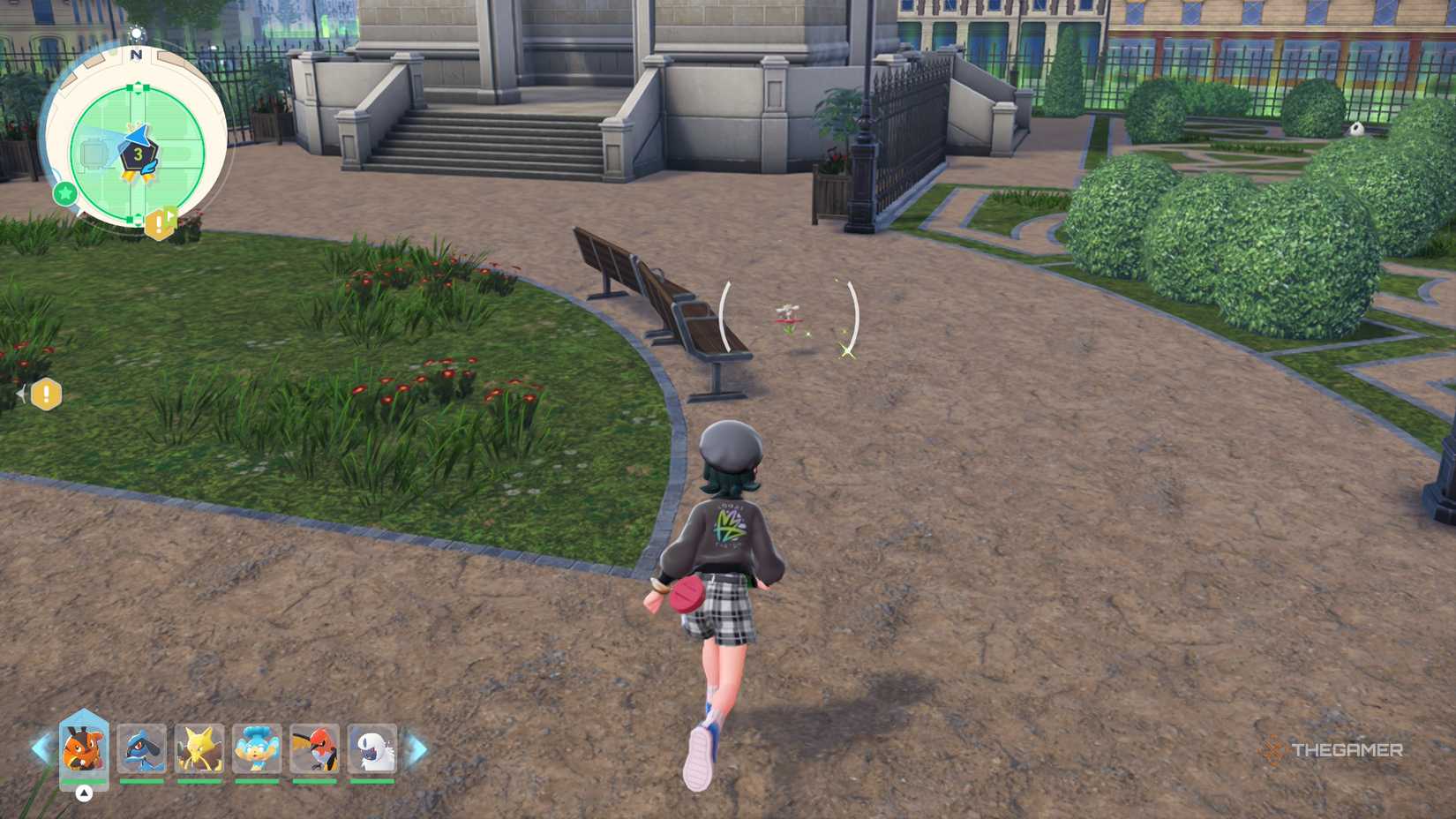The height and width of the screenshot is (819, 1456).
Task: Select Pignite in the party bar
Action: click(x=84, y=748)
